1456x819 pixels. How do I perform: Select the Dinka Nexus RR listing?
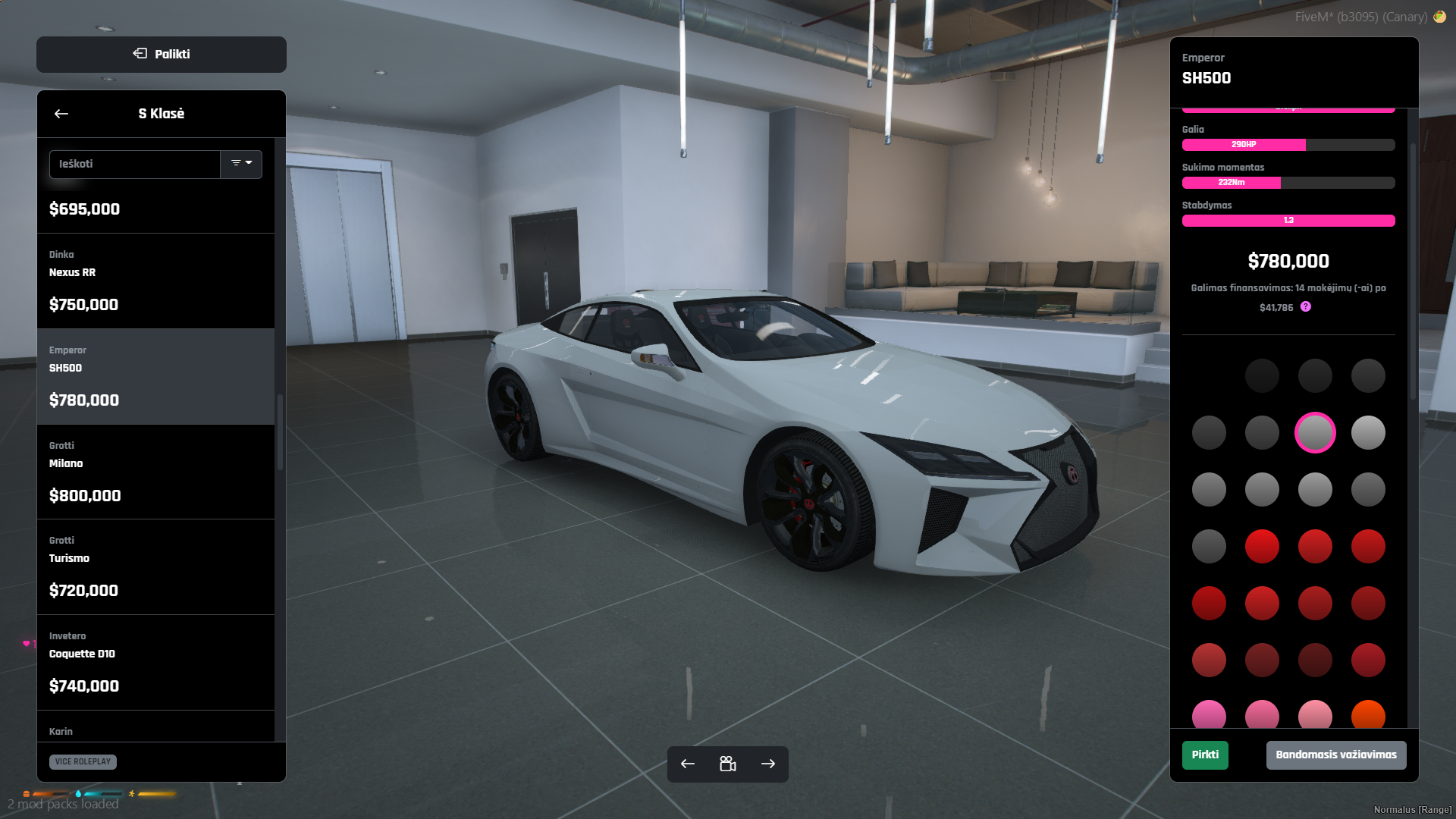(x=155, y=281)
